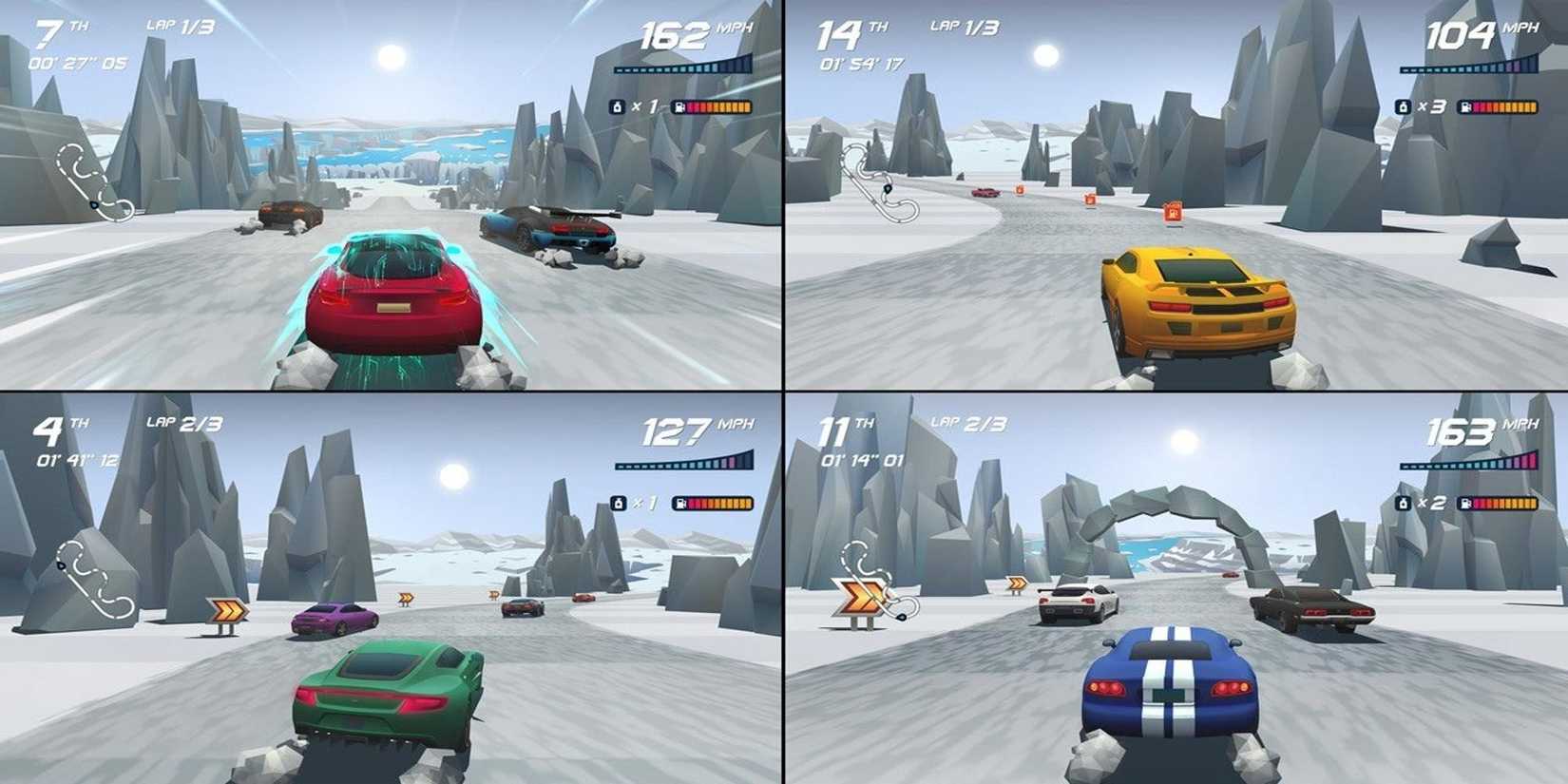Toggle the nitro x1 indicator in bottom-left HUD
This screenshot has width=1568, height=784.
tap(621, 503)
